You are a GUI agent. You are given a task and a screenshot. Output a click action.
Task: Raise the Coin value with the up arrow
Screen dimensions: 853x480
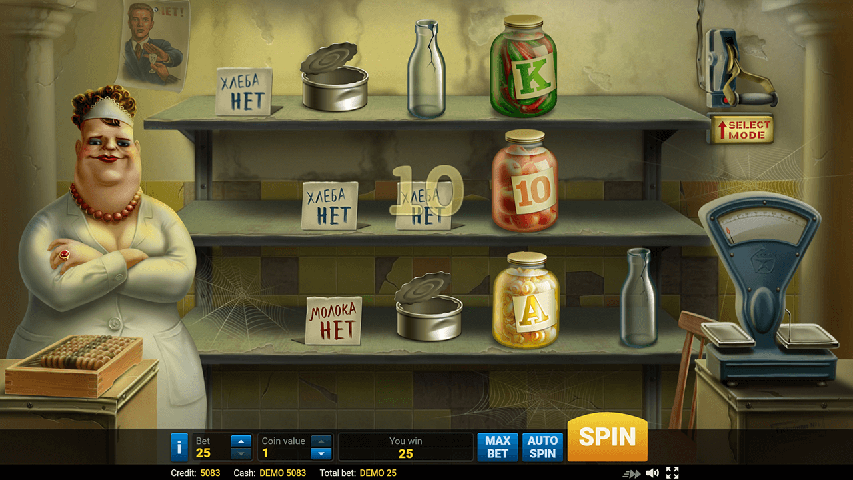click(x=321, y=440)
